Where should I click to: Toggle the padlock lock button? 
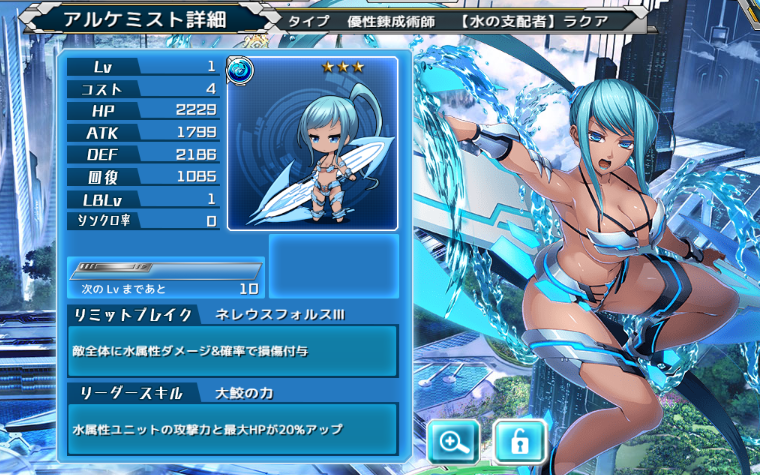click(x=519, y=441)
